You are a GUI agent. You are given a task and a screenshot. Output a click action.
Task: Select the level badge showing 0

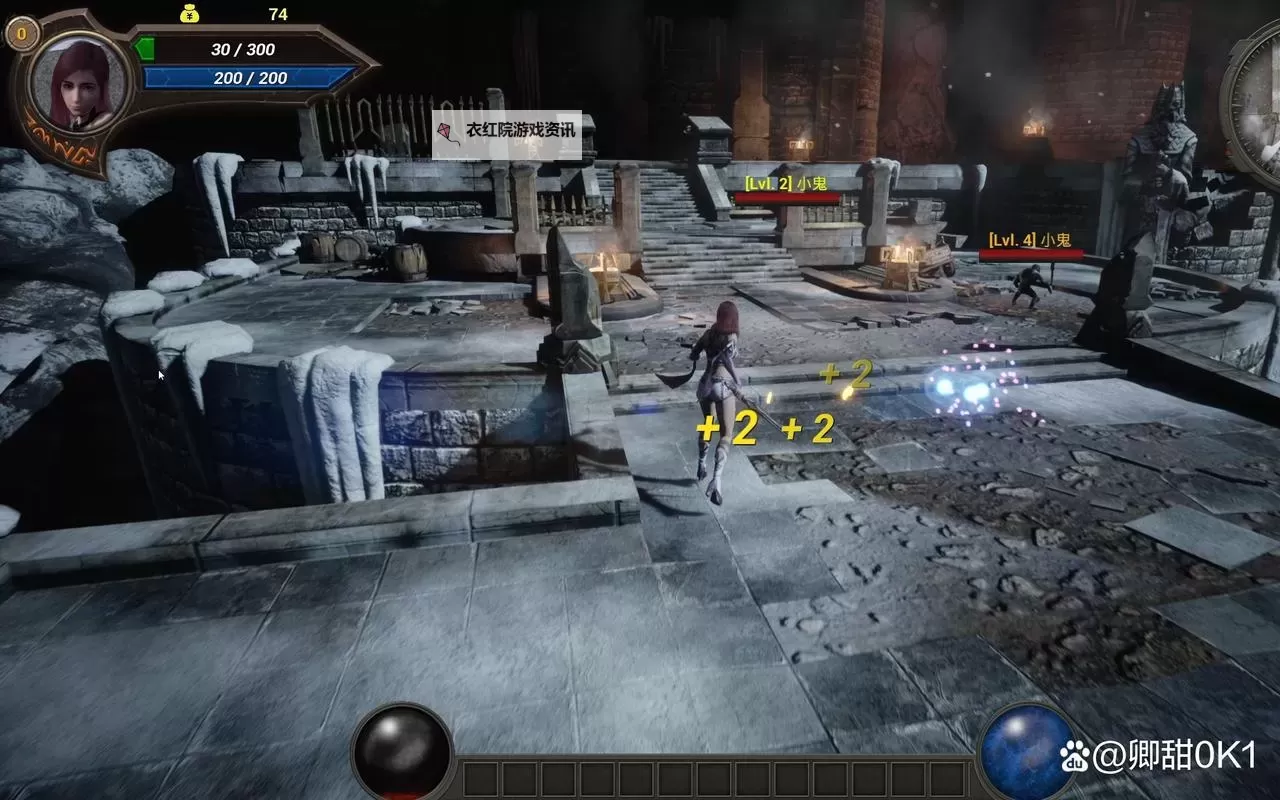pos(22,33)
